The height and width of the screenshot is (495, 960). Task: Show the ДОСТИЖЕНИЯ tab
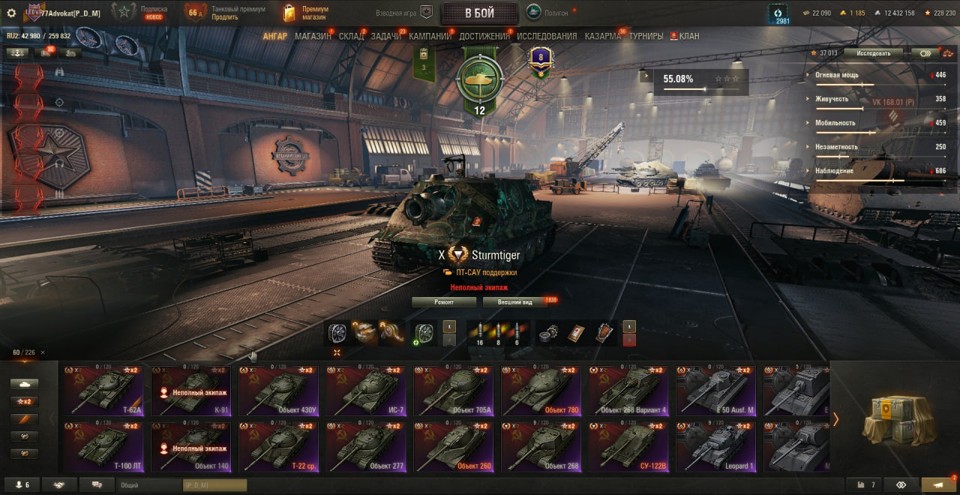point(485,36)
